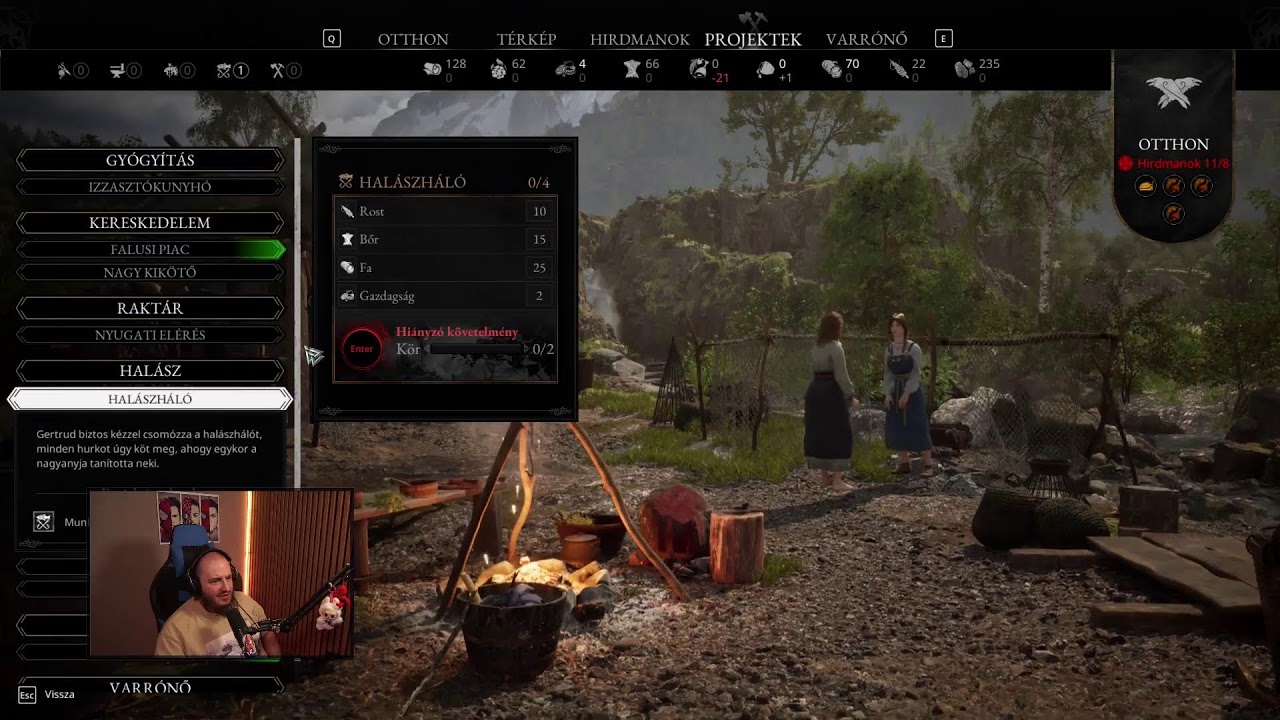Go to the Hirdmanok tab
Viewport: 1280px width, 720px height.
point(639,40)
